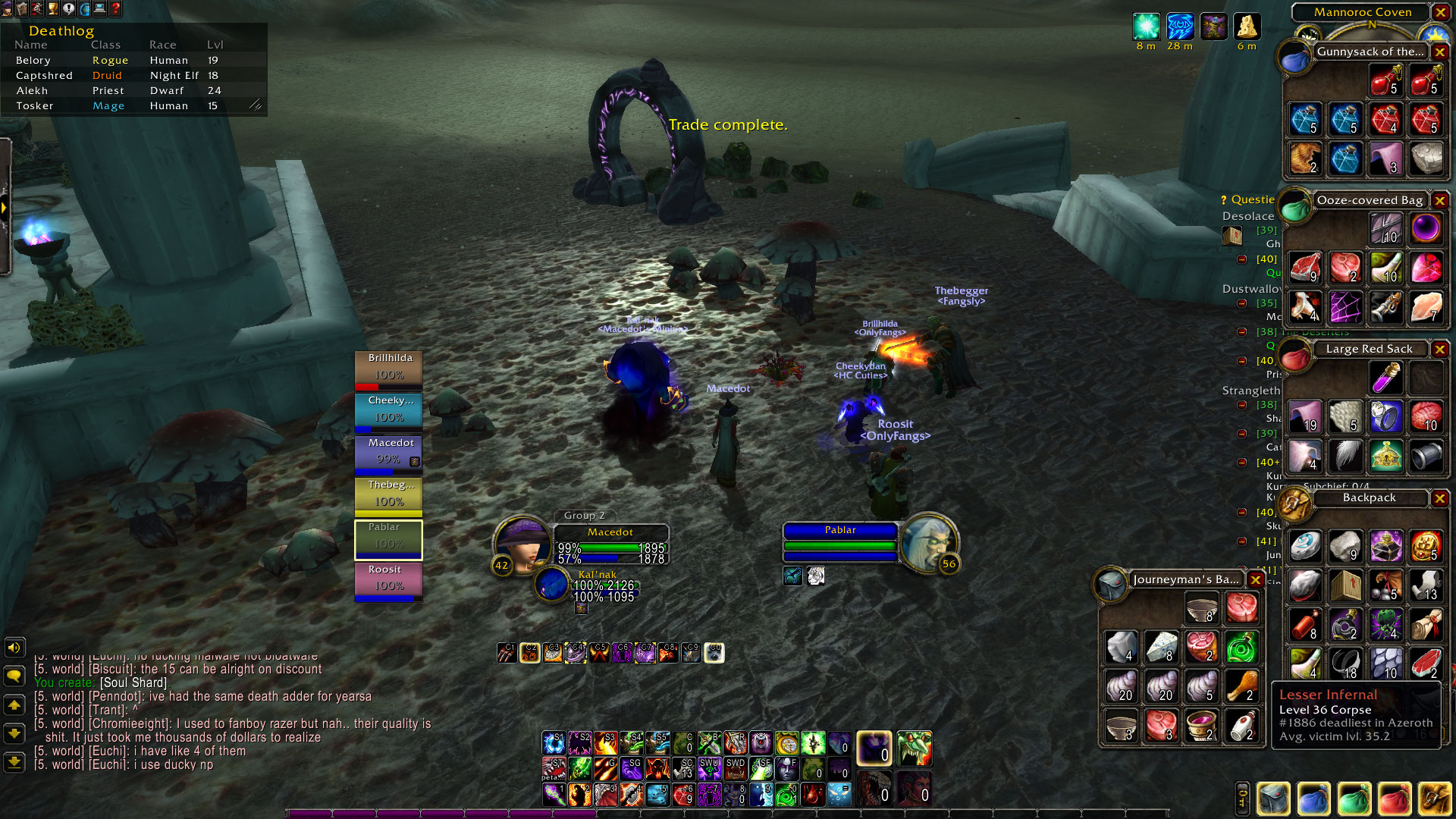Select Alekh the Priest in Deathlog
This screenshot has width=1456, height=819.
point(114,90)
